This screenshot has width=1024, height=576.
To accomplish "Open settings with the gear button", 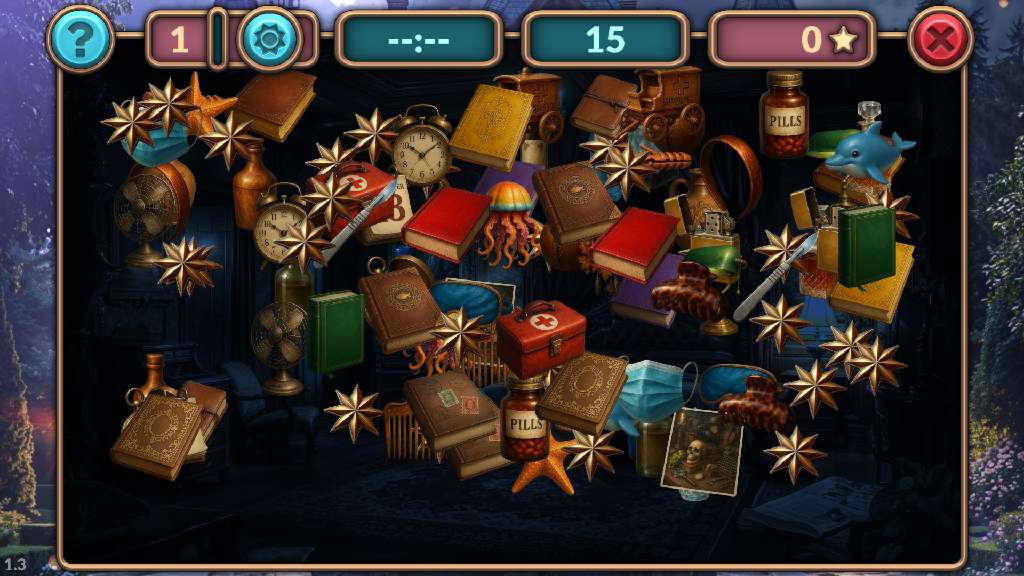I will pos(269,39).
